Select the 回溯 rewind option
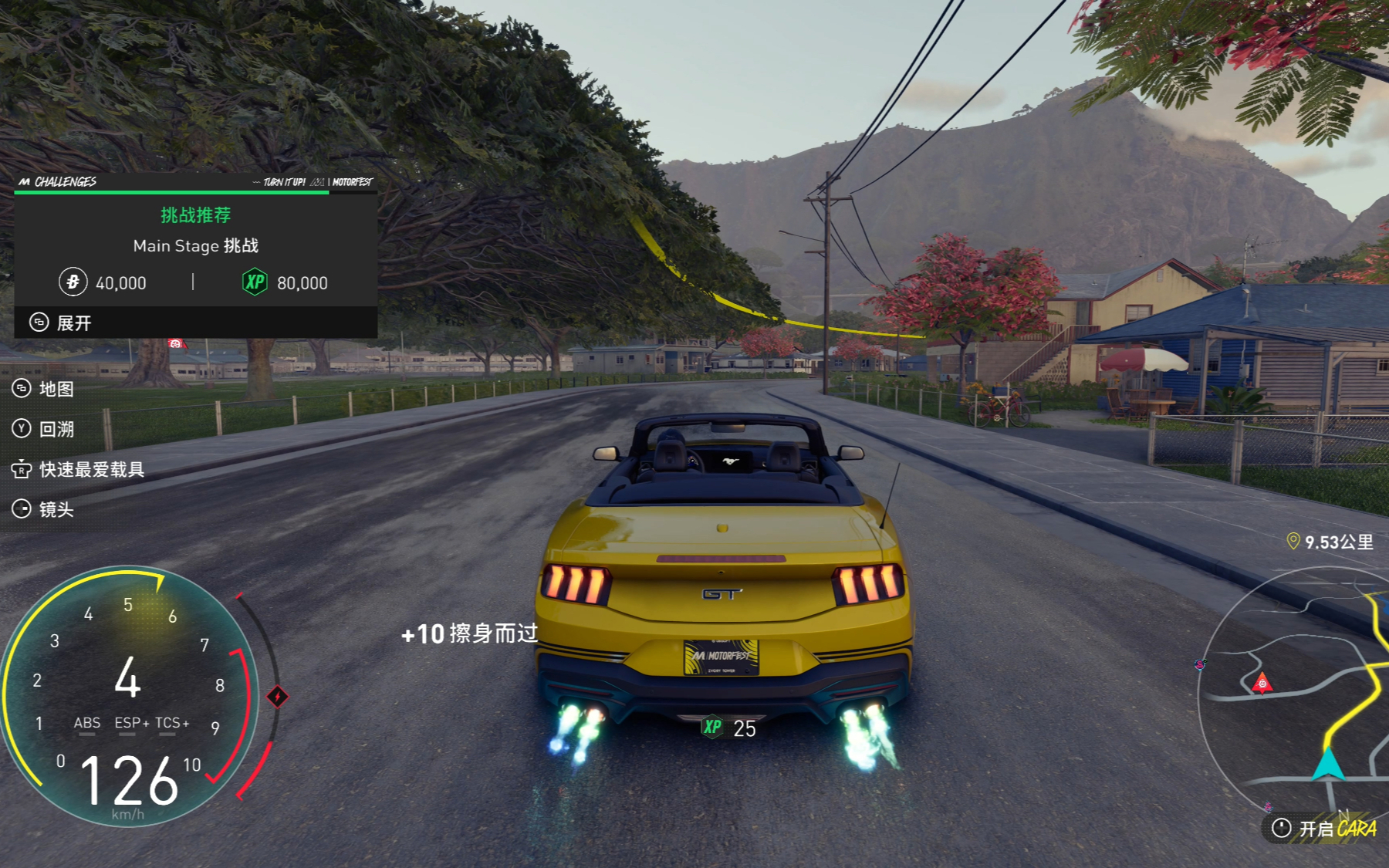The width and height of the screenshot is (1389, 868). [x=44, y=429]
